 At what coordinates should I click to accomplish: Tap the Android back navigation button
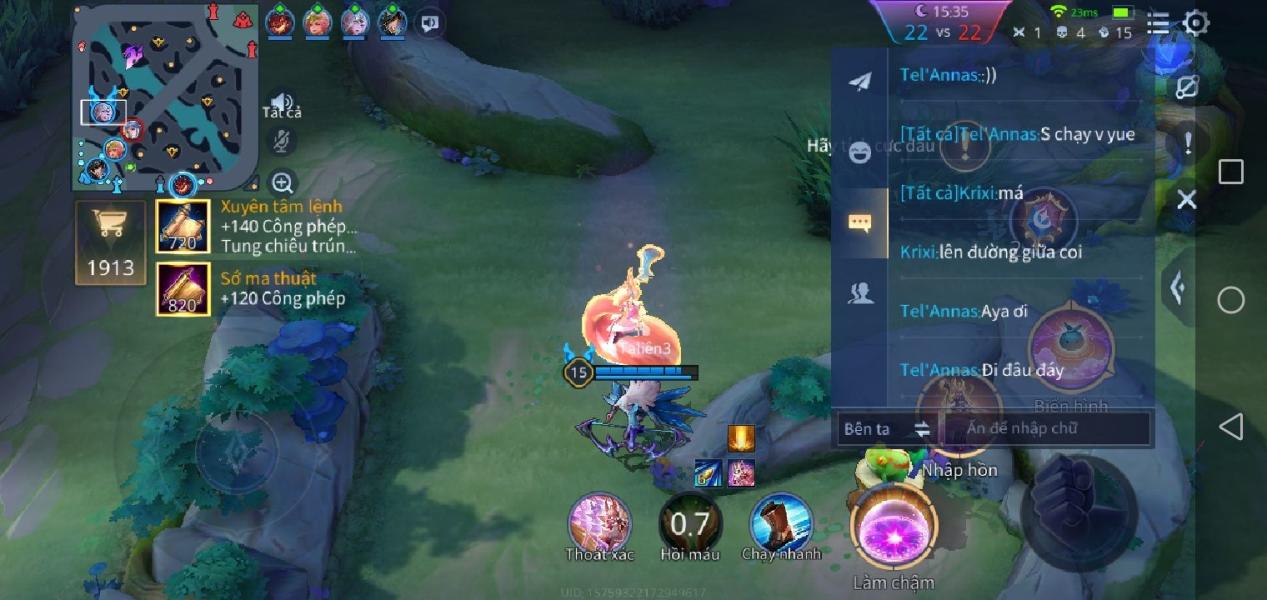pos(1230,427)
